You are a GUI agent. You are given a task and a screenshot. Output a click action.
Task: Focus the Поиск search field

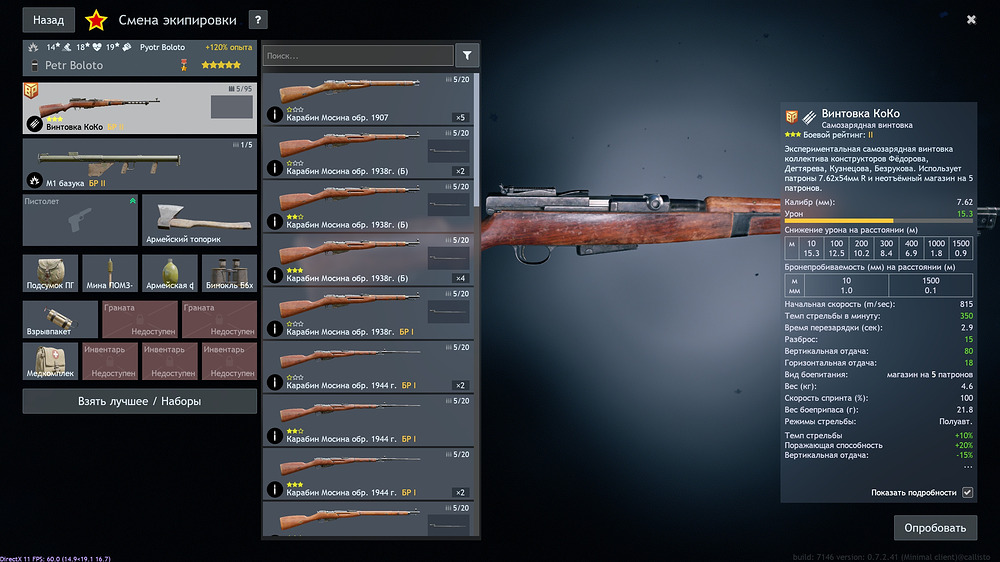[x=357, y=56]
